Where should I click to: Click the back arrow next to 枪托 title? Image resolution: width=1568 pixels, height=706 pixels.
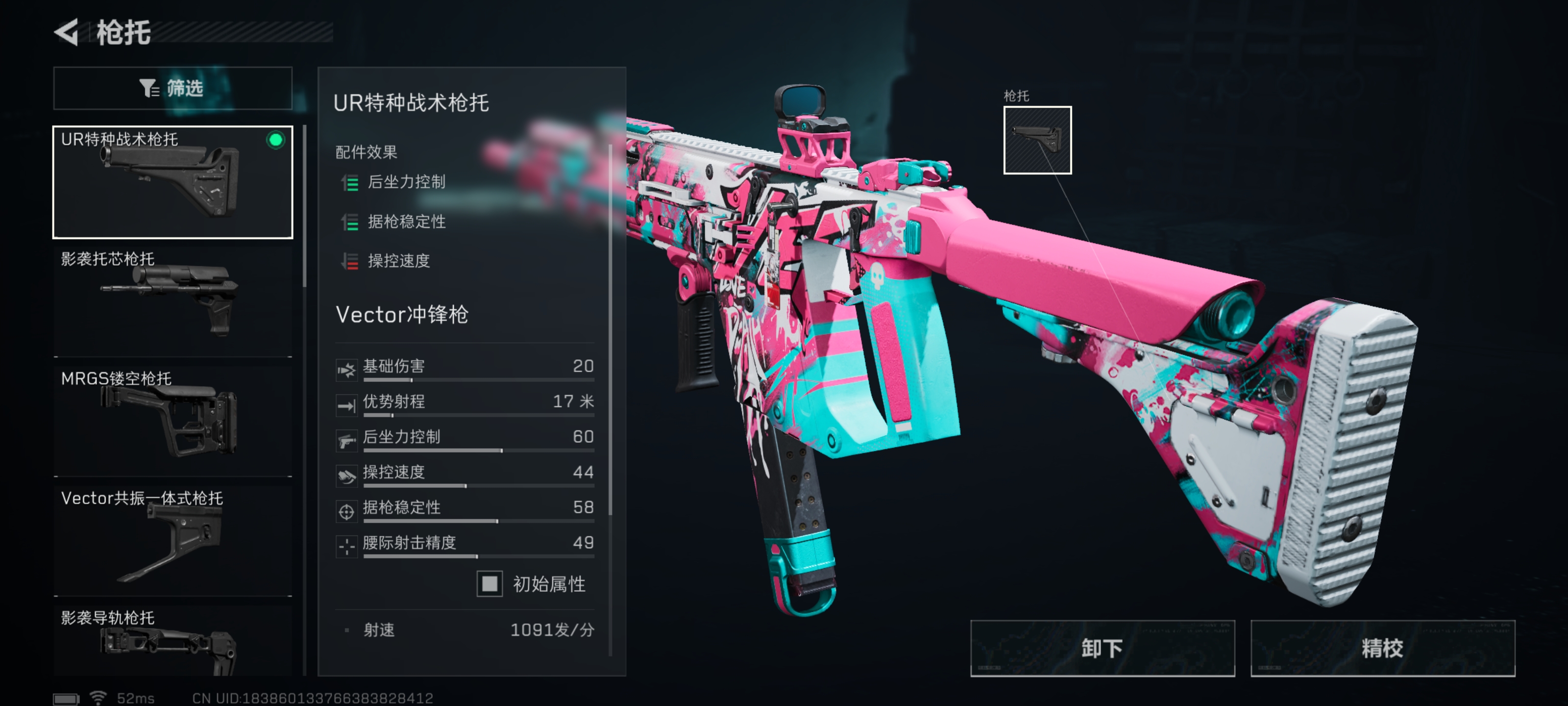[x=69, y=33]
